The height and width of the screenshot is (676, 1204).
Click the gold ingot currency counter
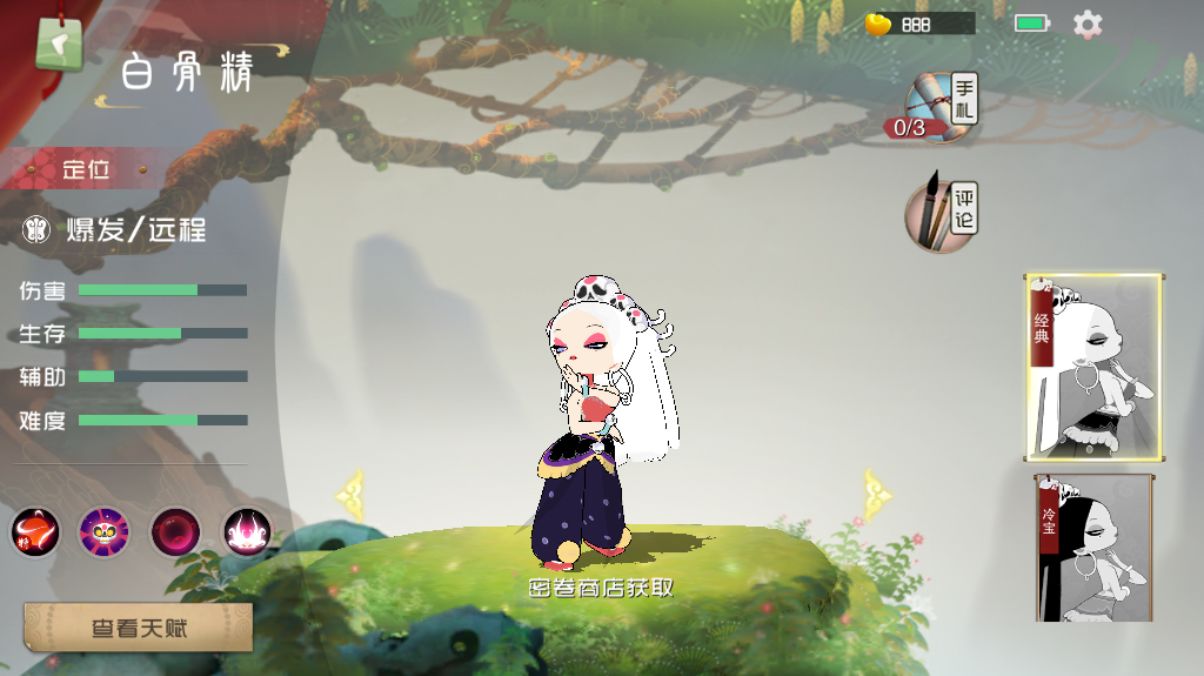click(x=919, y=25)
